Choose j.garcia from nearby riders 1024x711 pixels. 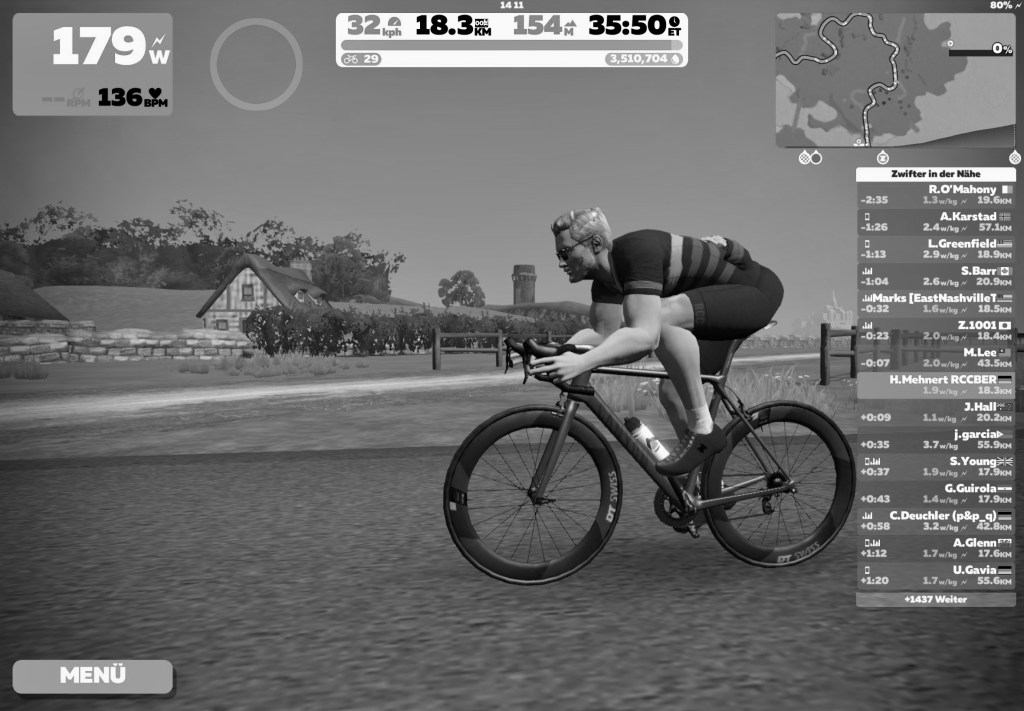click(935, 439)
